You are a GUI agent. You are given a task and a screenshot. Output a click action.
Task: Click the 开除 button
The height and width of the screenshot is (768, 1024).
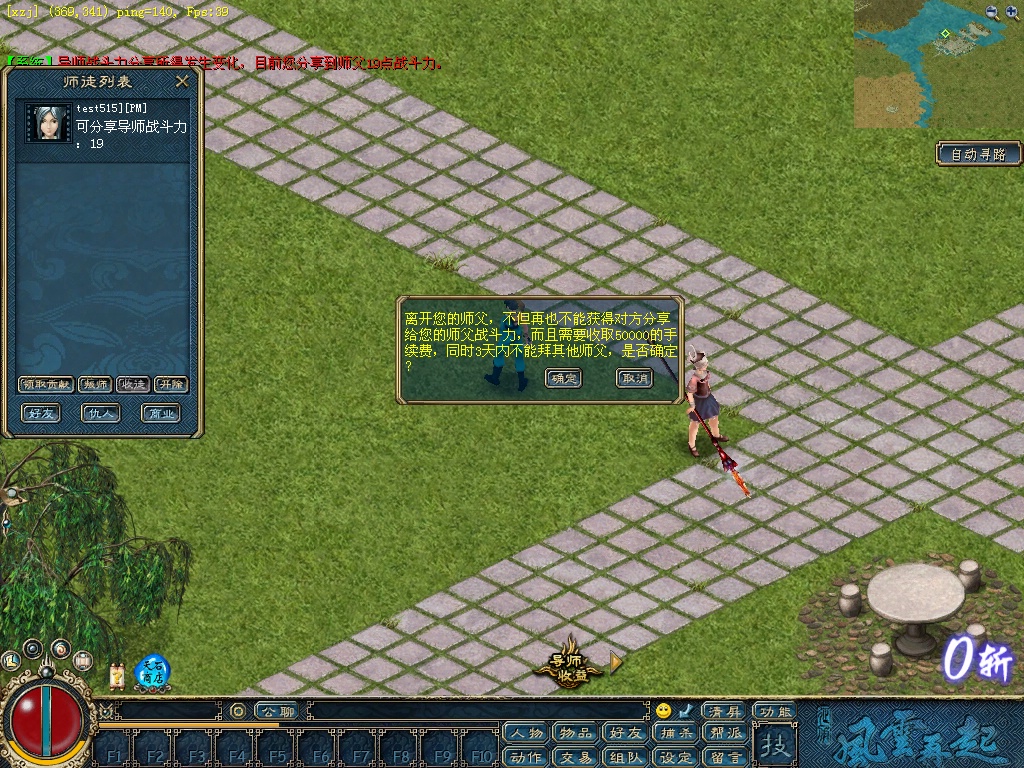pyautogui.click(x=170, y=385)
